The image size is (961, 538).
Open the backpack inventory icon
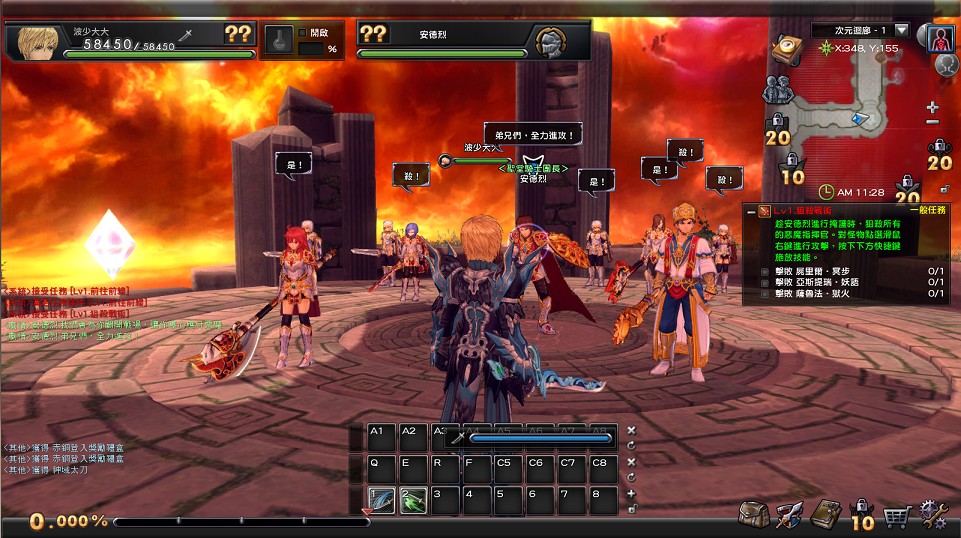pyautogui.click(x=753, y=515)
